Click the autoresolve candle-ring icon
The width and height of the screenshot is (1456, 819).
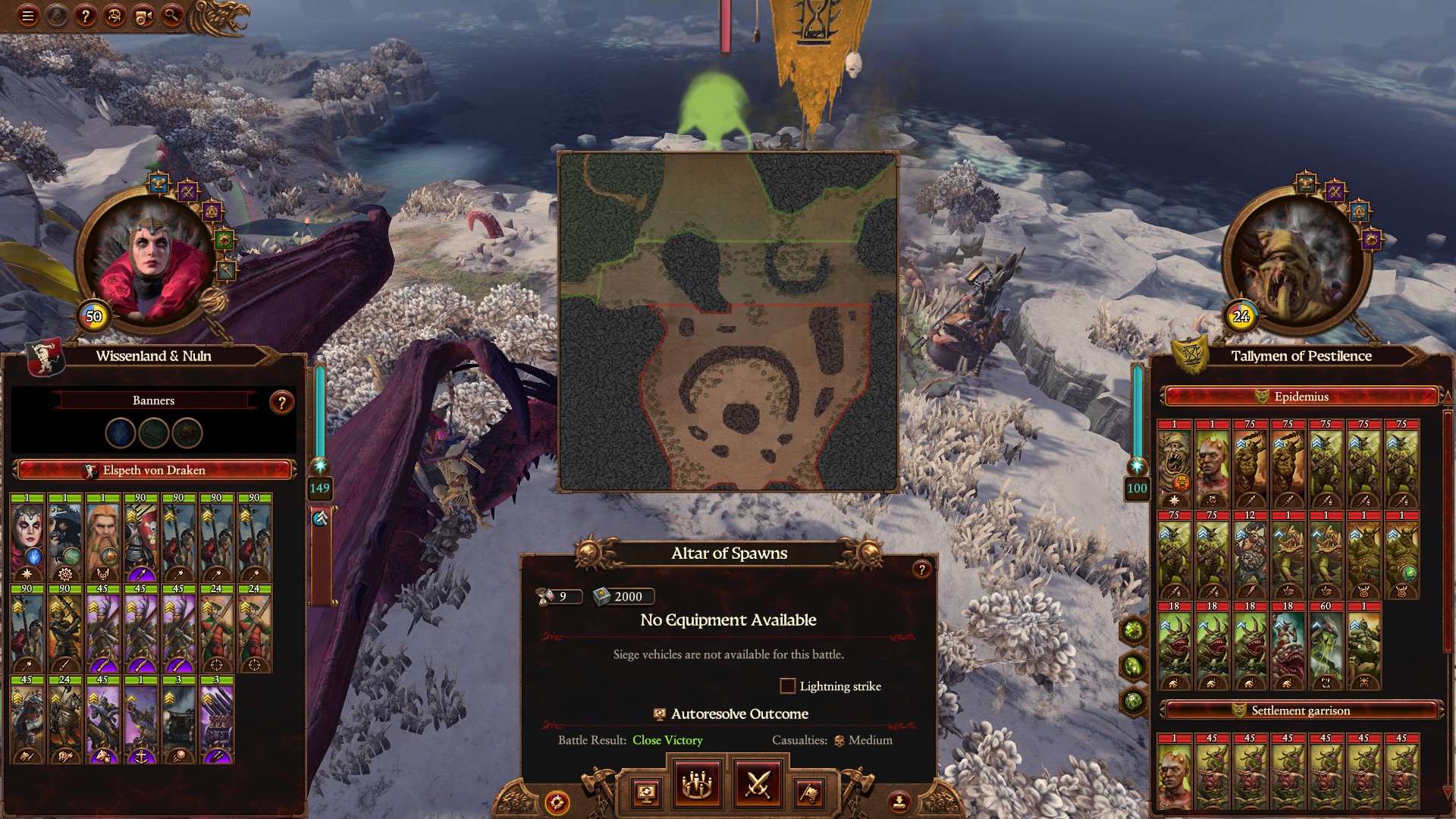click(696, 786)
